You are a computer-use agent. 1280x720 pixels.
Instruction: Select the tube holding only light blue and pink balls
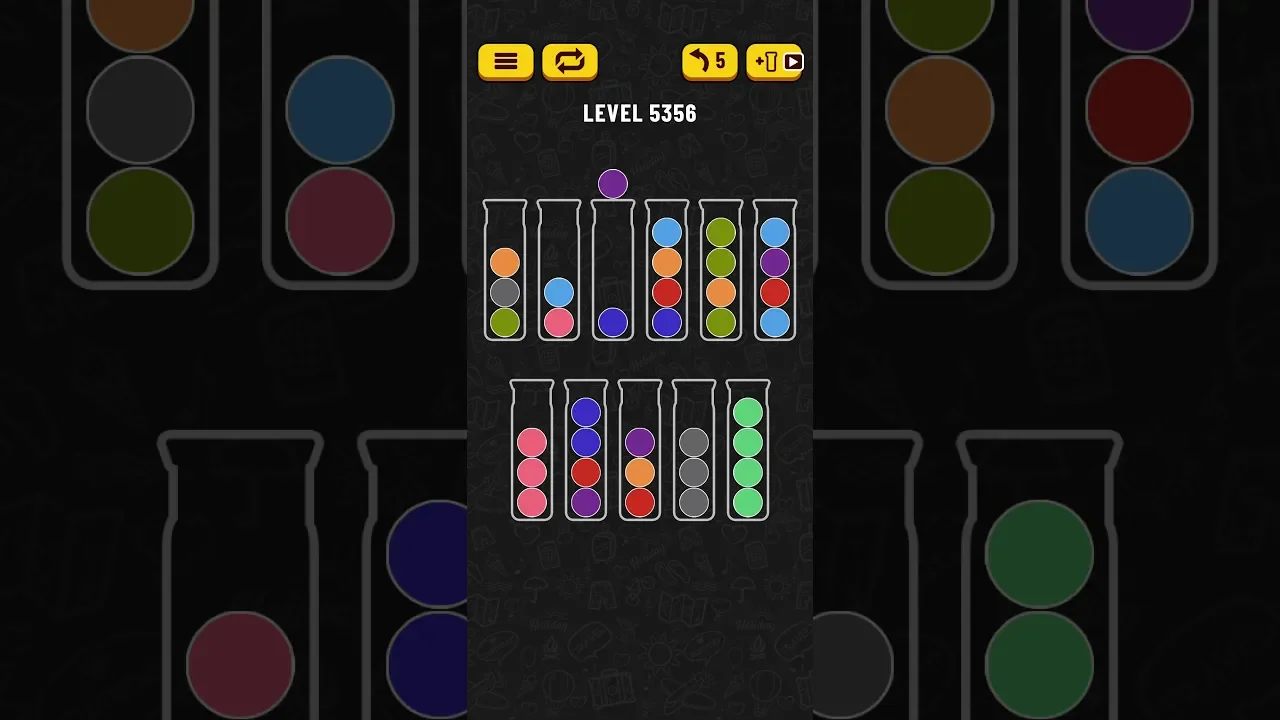(x=559, y=272)
